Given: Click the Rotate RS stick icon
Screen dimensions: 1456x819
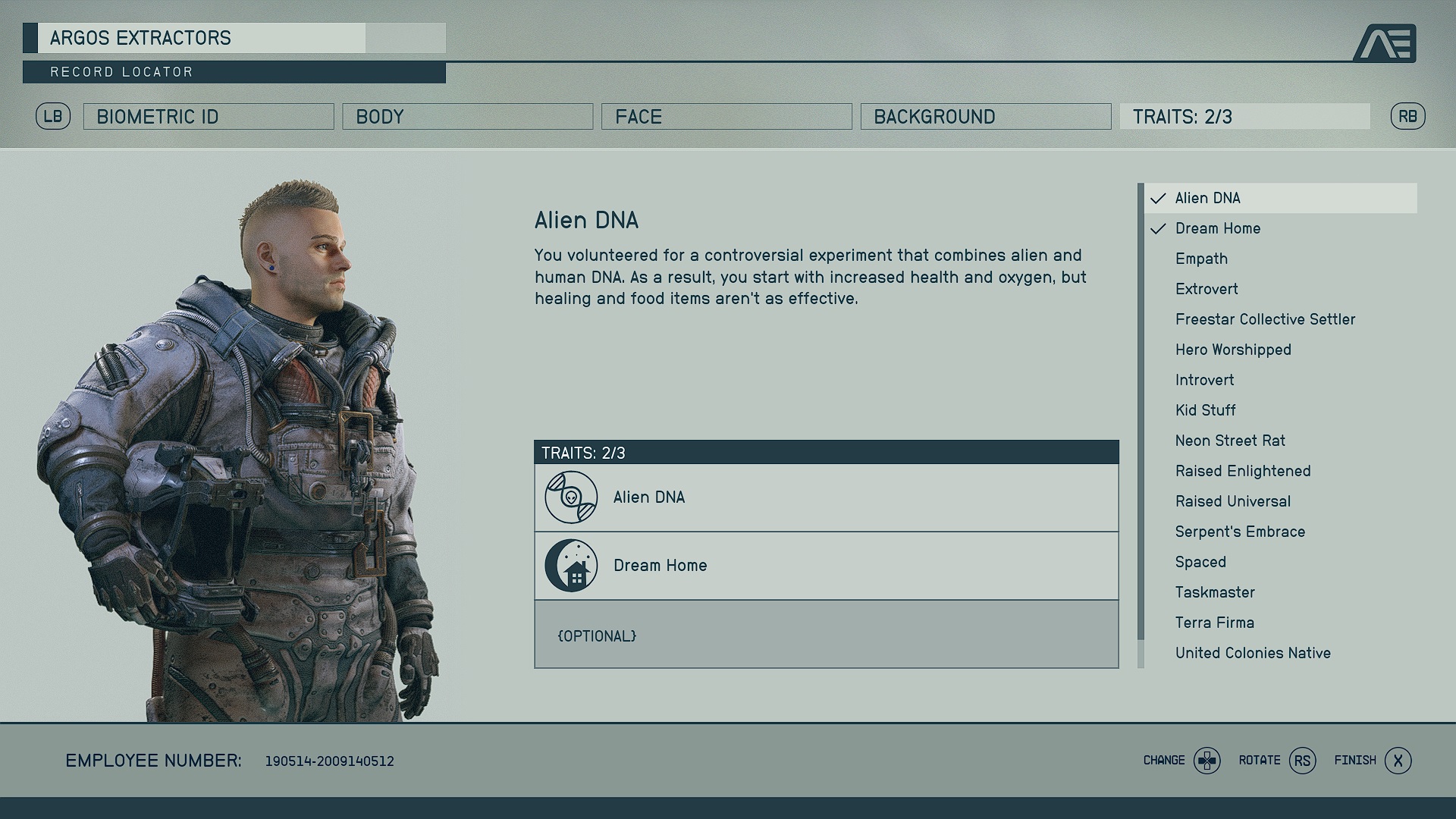Looking at the screenshot, I should pyautogui.click(x=1302, y=760).
